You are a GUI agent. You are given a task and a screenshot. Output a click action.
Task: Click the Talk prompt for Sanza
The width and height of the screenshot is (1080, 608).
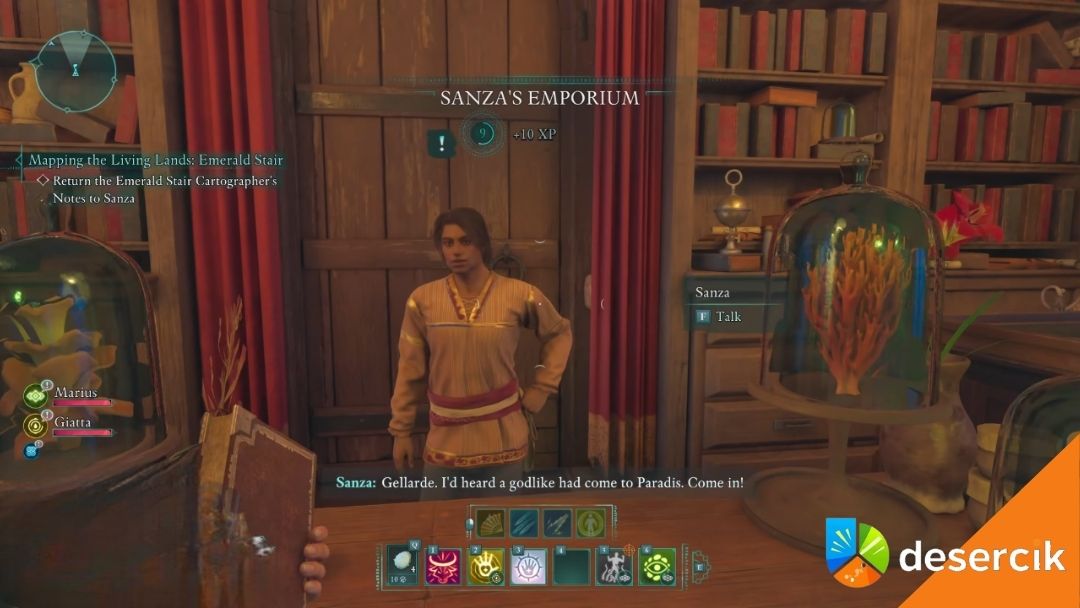(718, 317)
